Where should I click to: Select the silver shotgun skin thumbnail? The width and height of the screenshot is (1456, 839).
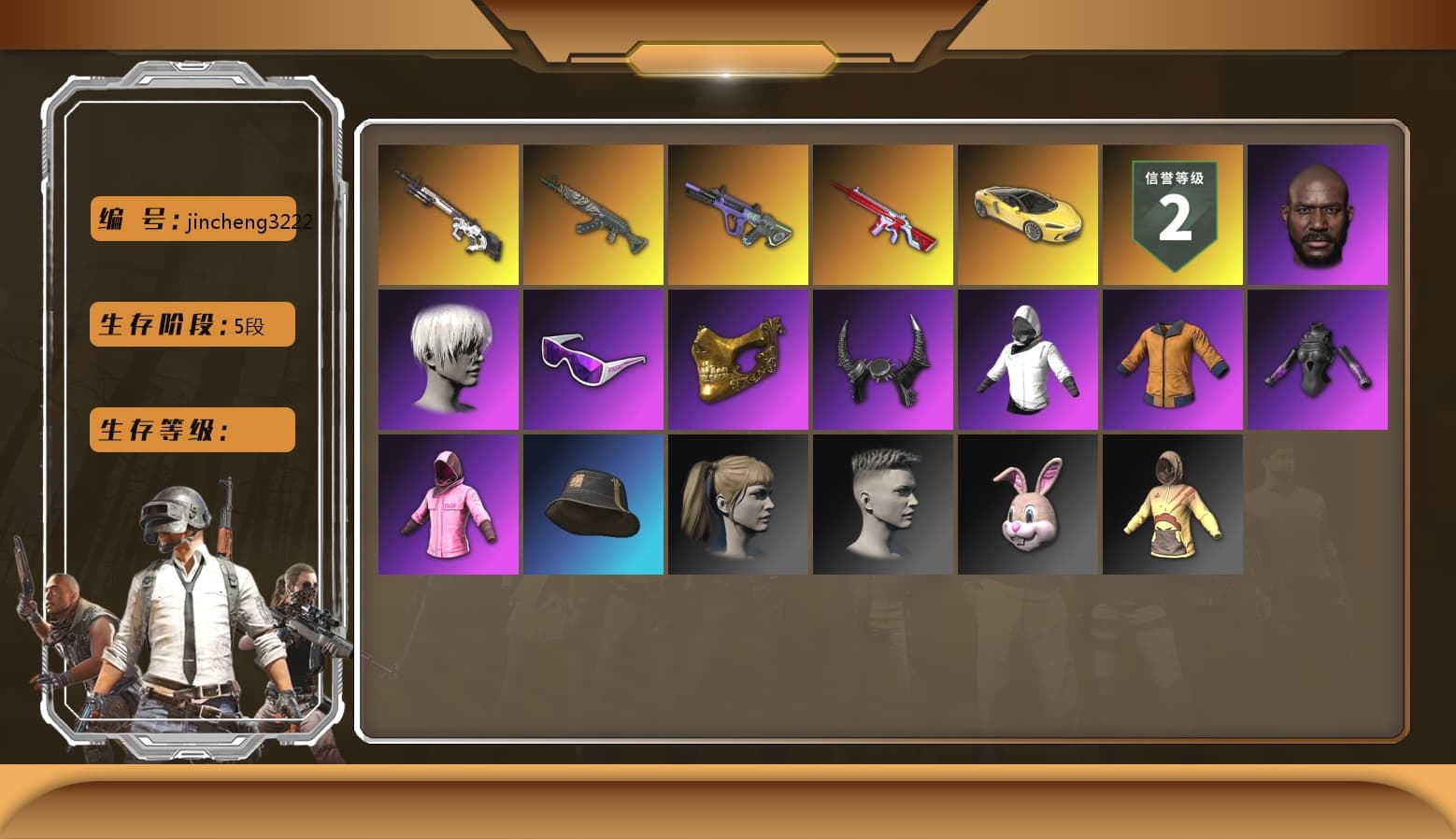coord(449,214)
